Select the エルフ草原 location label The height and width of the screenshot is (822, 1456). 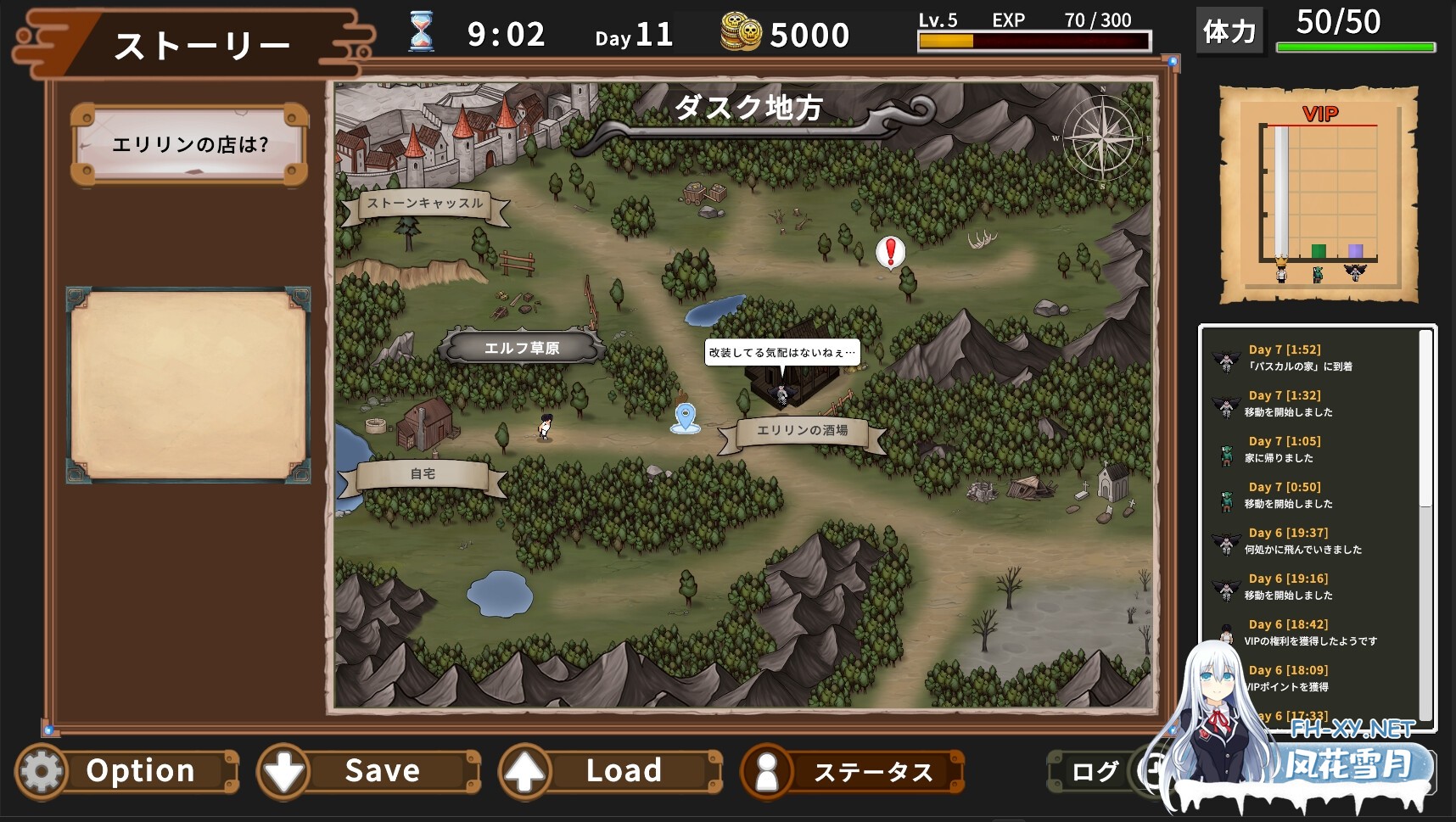tap(522, 348)
